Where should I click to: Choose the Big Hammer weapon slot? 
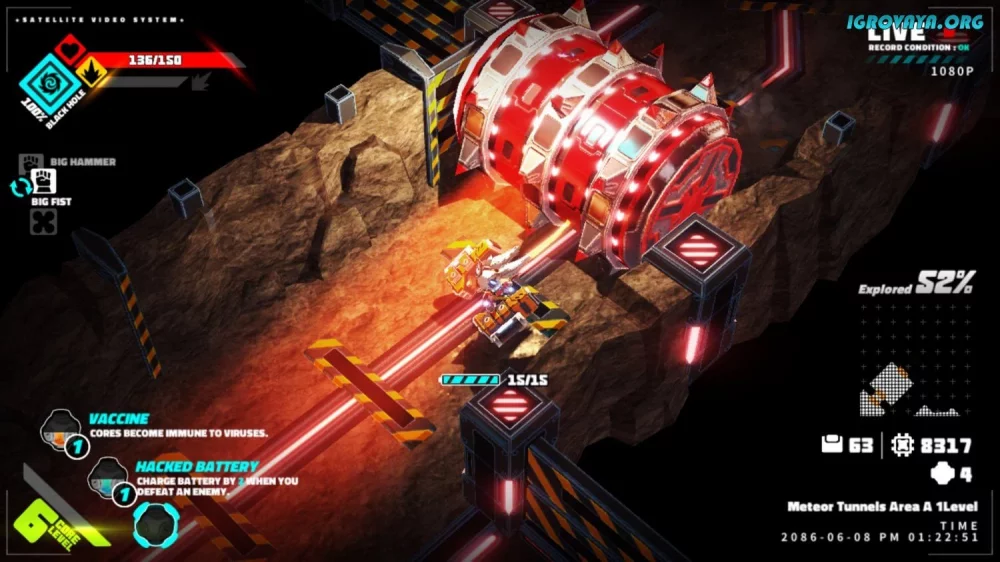[x=32, y=161]
